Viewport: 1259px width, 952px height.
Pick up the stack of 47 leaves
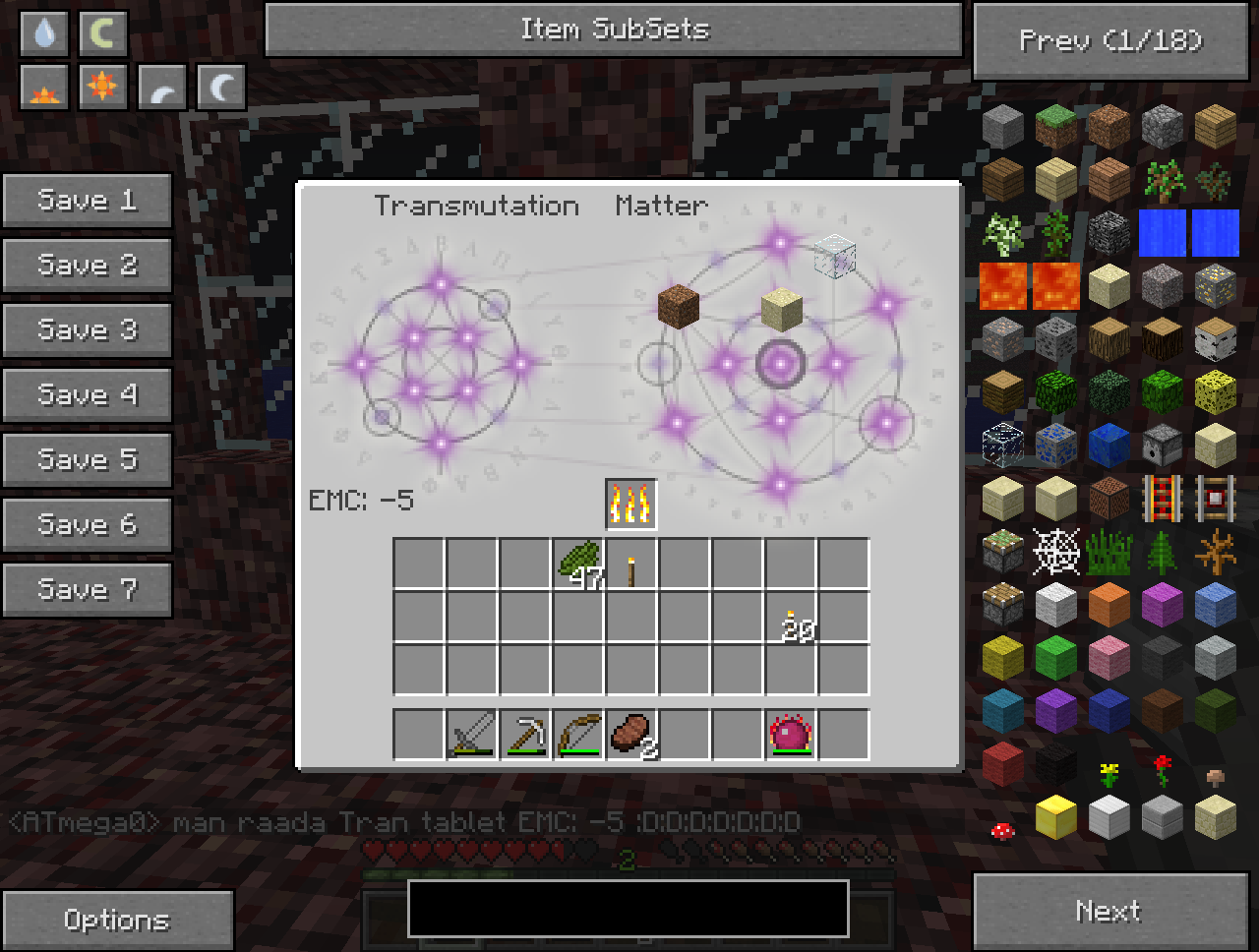(578, 564)
